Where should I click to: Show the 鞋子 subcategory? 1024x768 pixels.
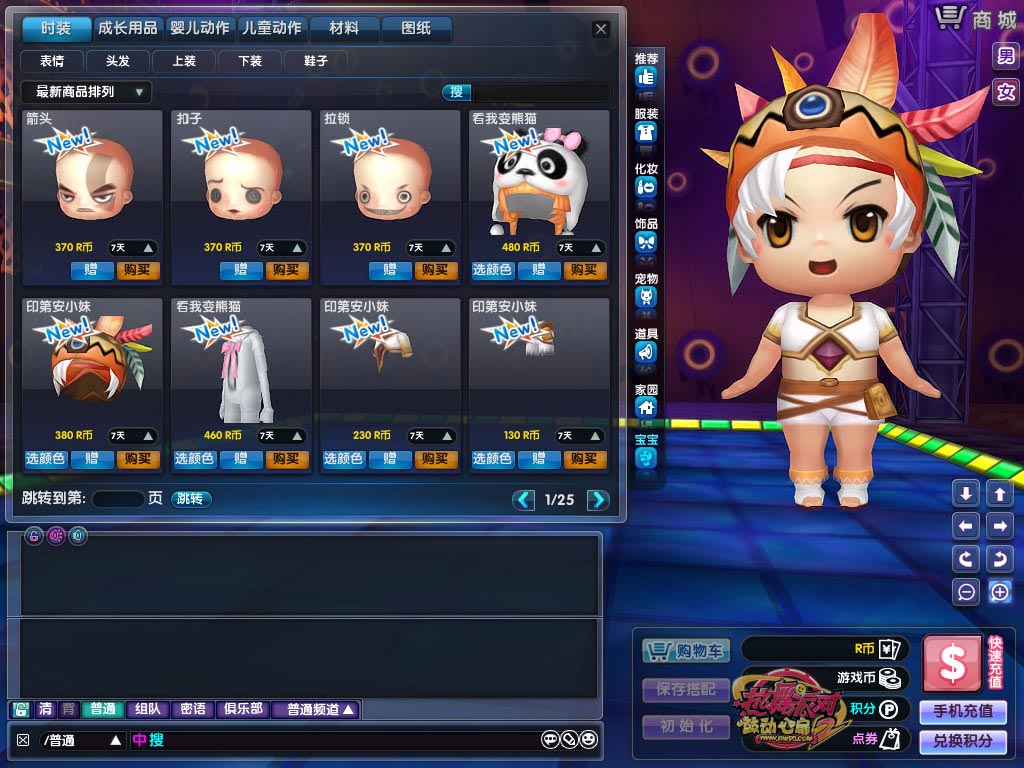(x=315, y=61)
